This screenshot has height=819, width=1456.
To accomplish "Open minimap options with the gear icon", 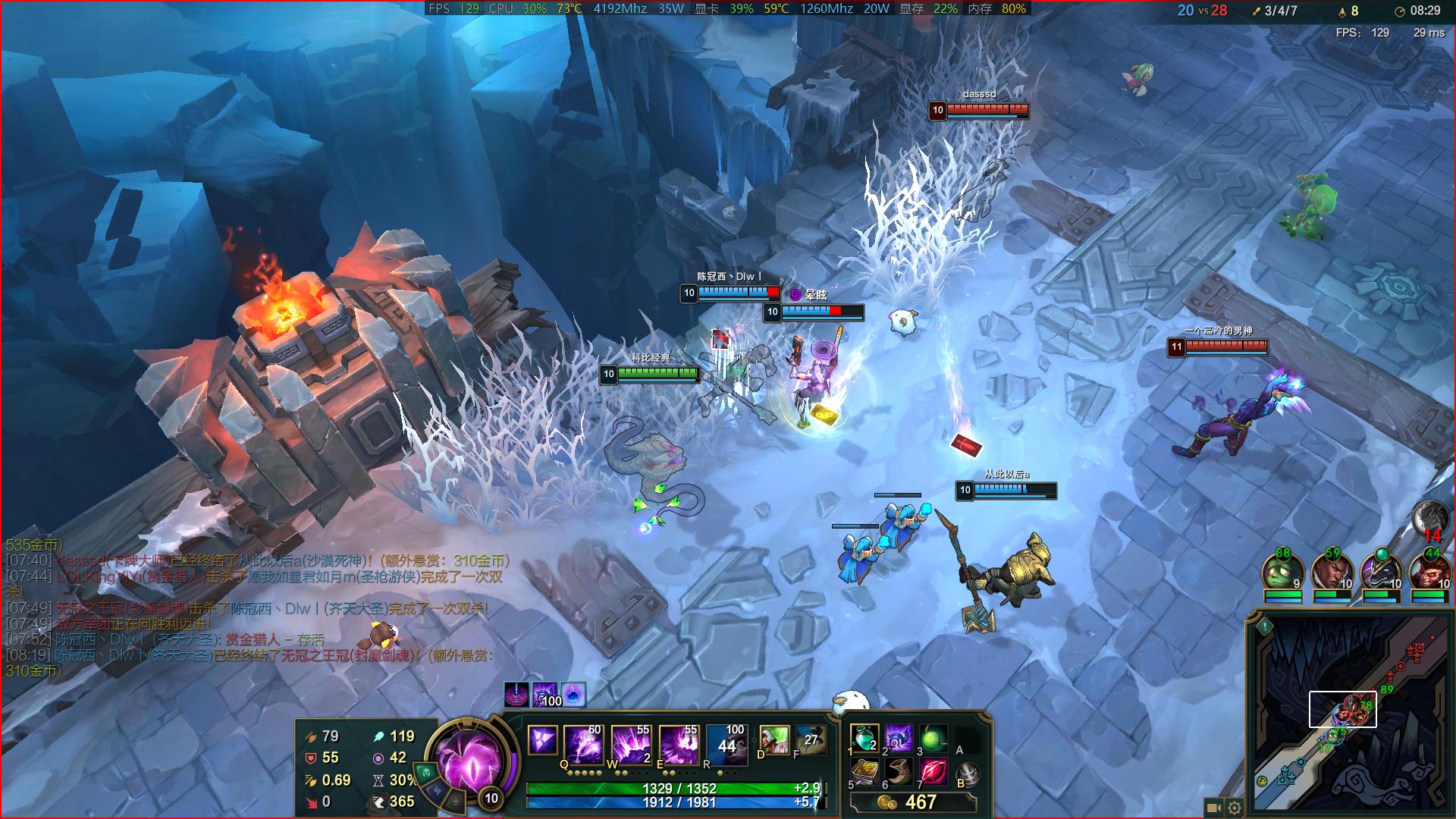I will pos(1235,808).
